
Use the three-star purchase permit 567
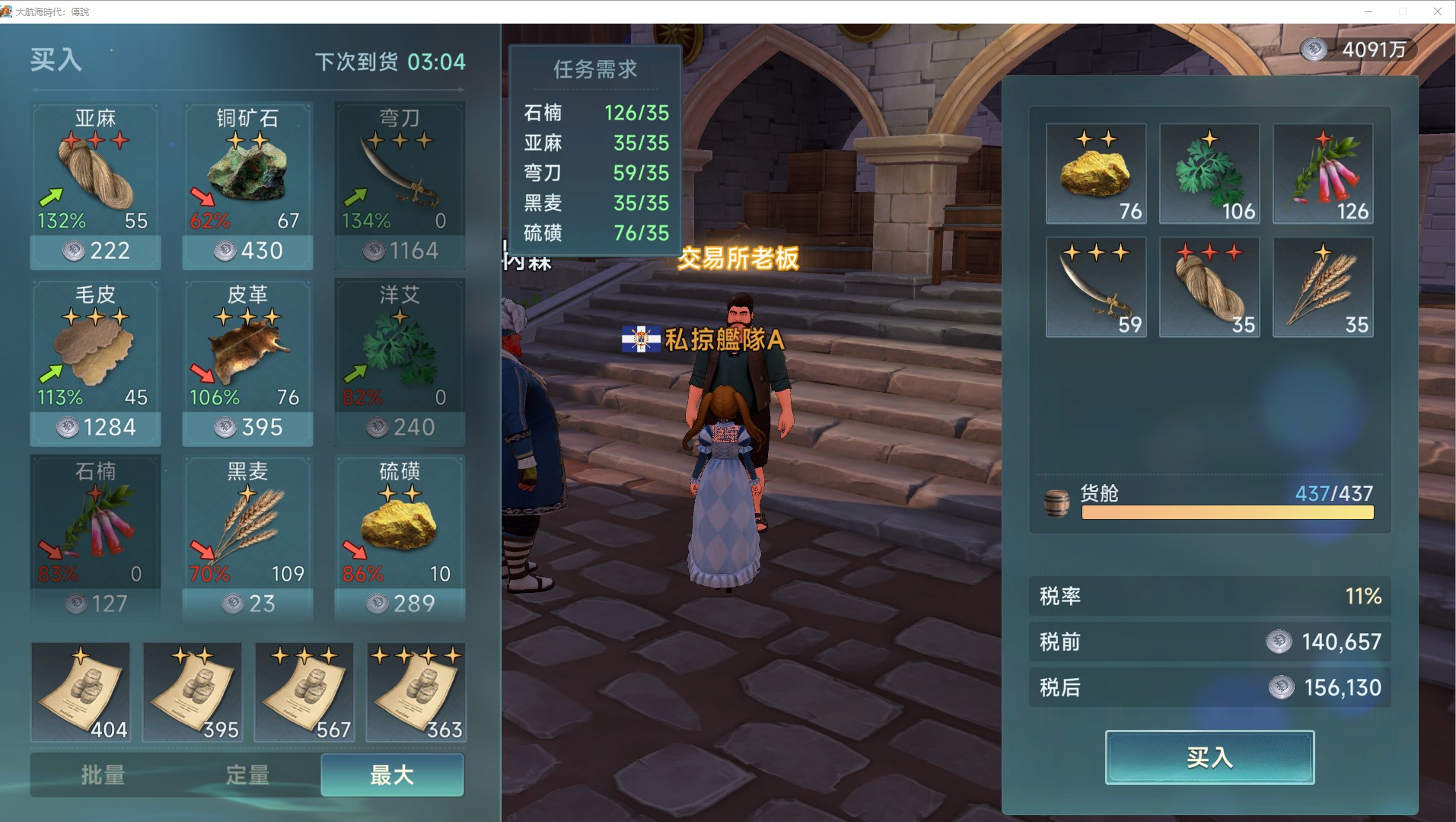[304, 692]
